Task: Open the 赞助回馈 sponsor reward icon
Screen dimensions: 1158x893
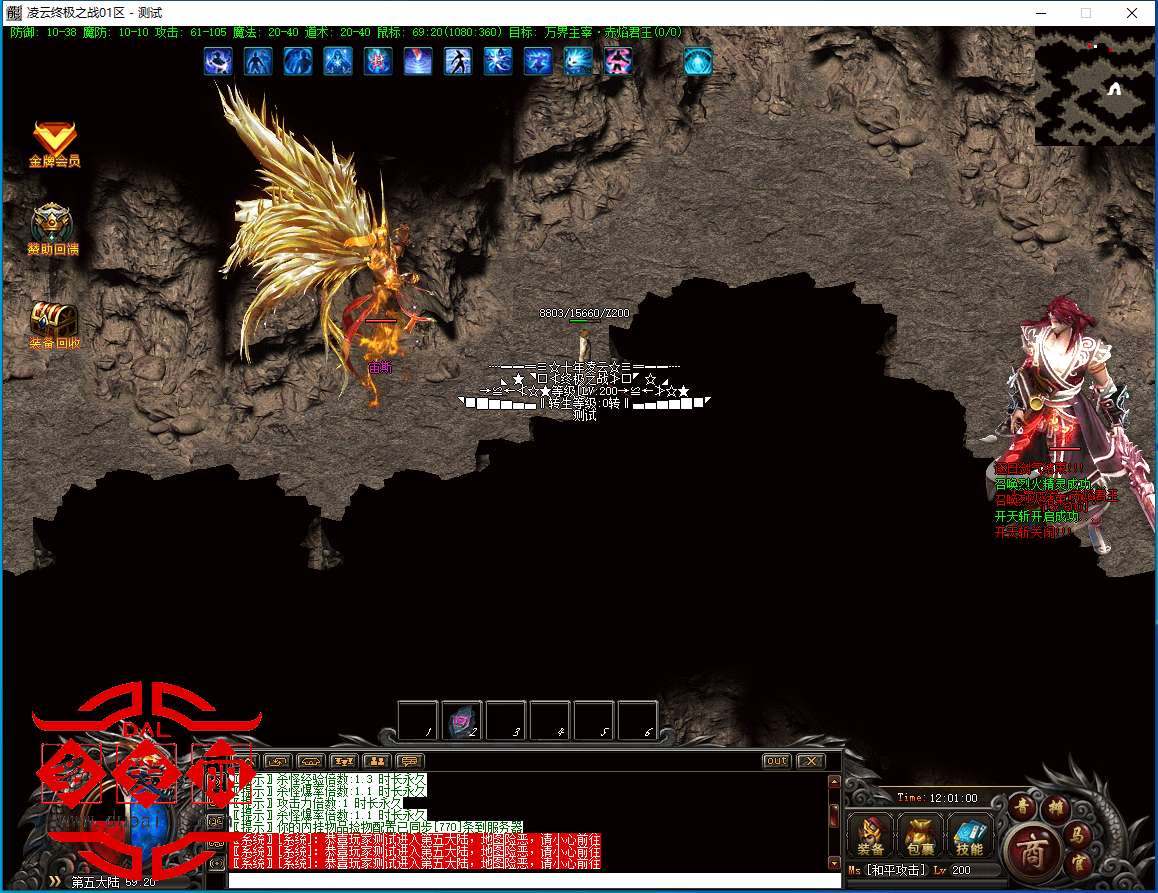Action: 52,227
